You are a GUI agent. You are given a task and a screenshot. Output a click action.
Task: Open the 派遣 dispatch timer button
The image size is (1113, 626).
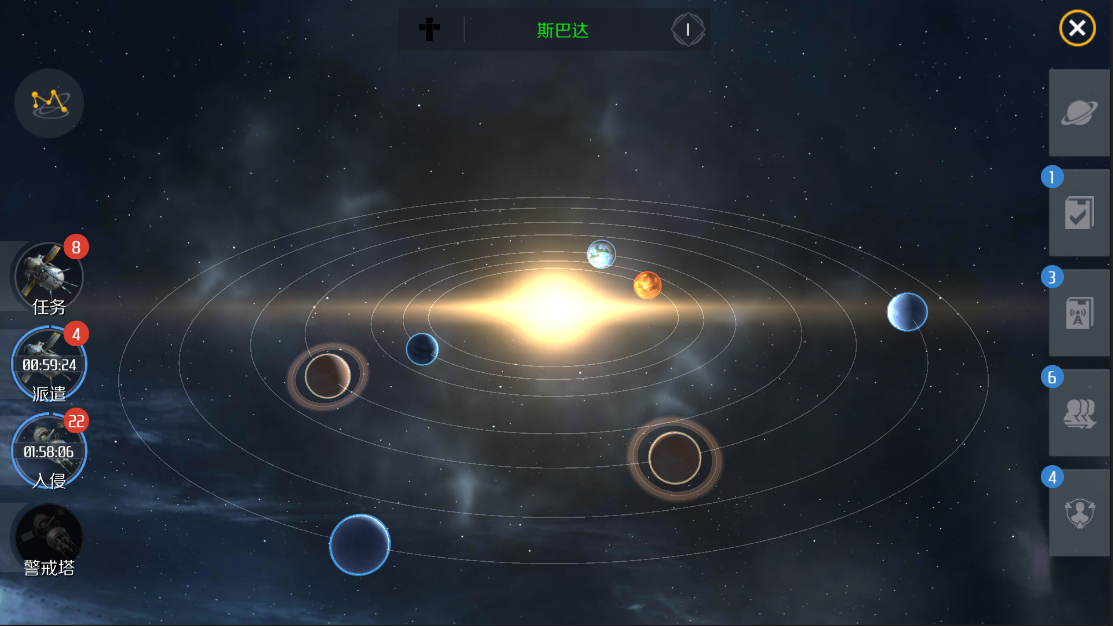click(49, 363)
